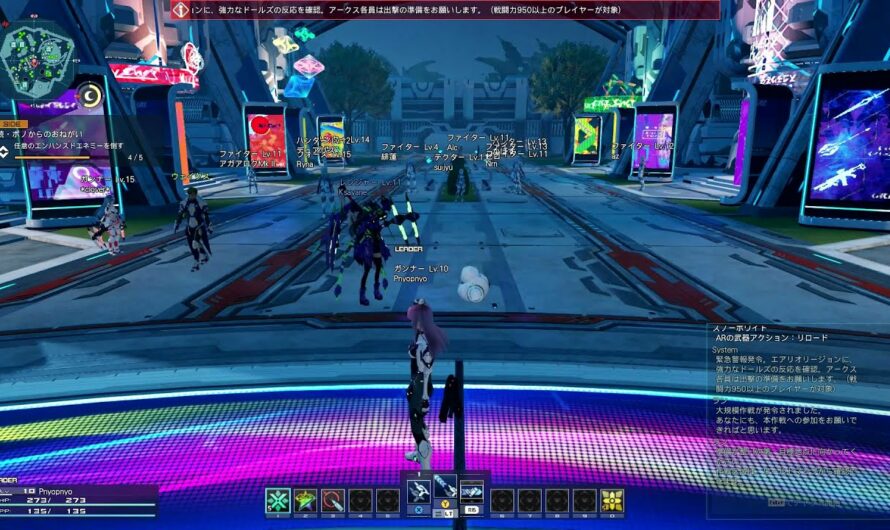
Task: Select the red circle item in slot 3
Action: (x=333, y=501)
